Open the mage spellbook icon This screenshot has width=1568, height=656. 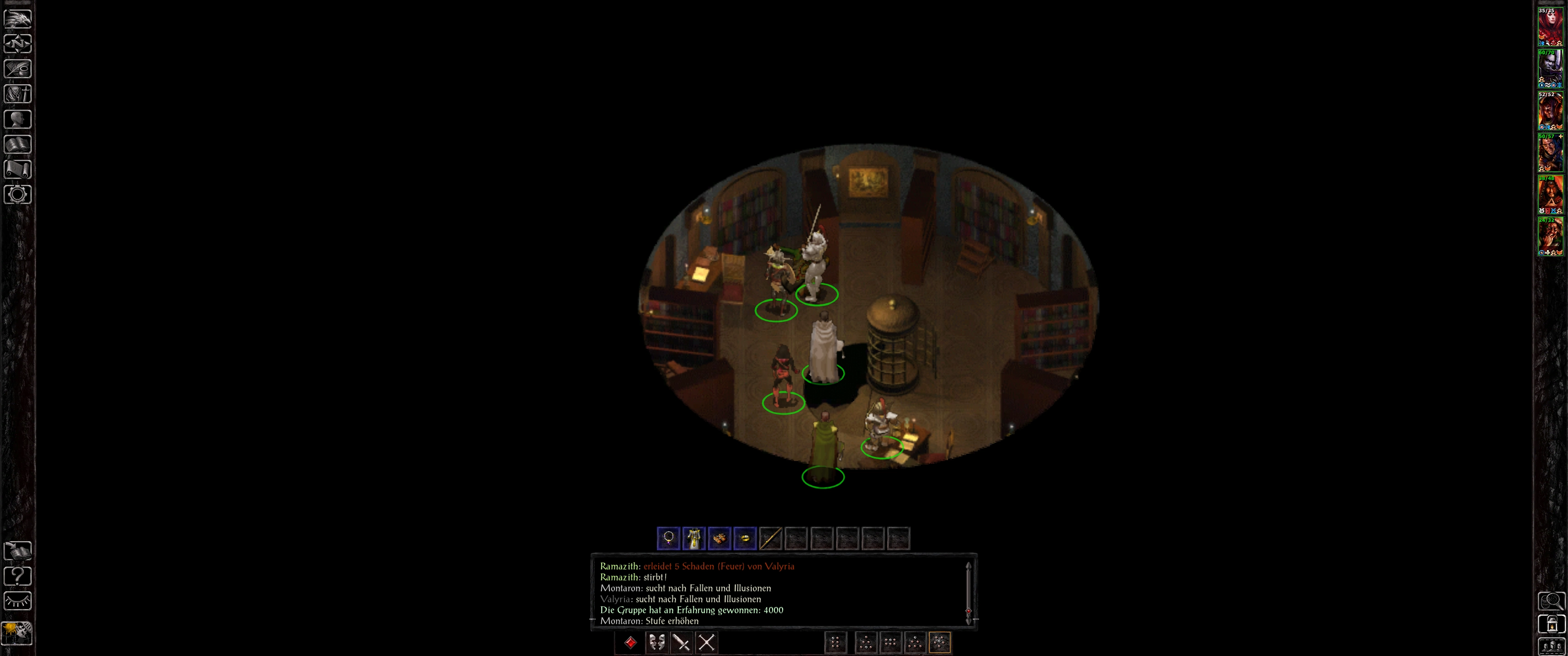18,144
